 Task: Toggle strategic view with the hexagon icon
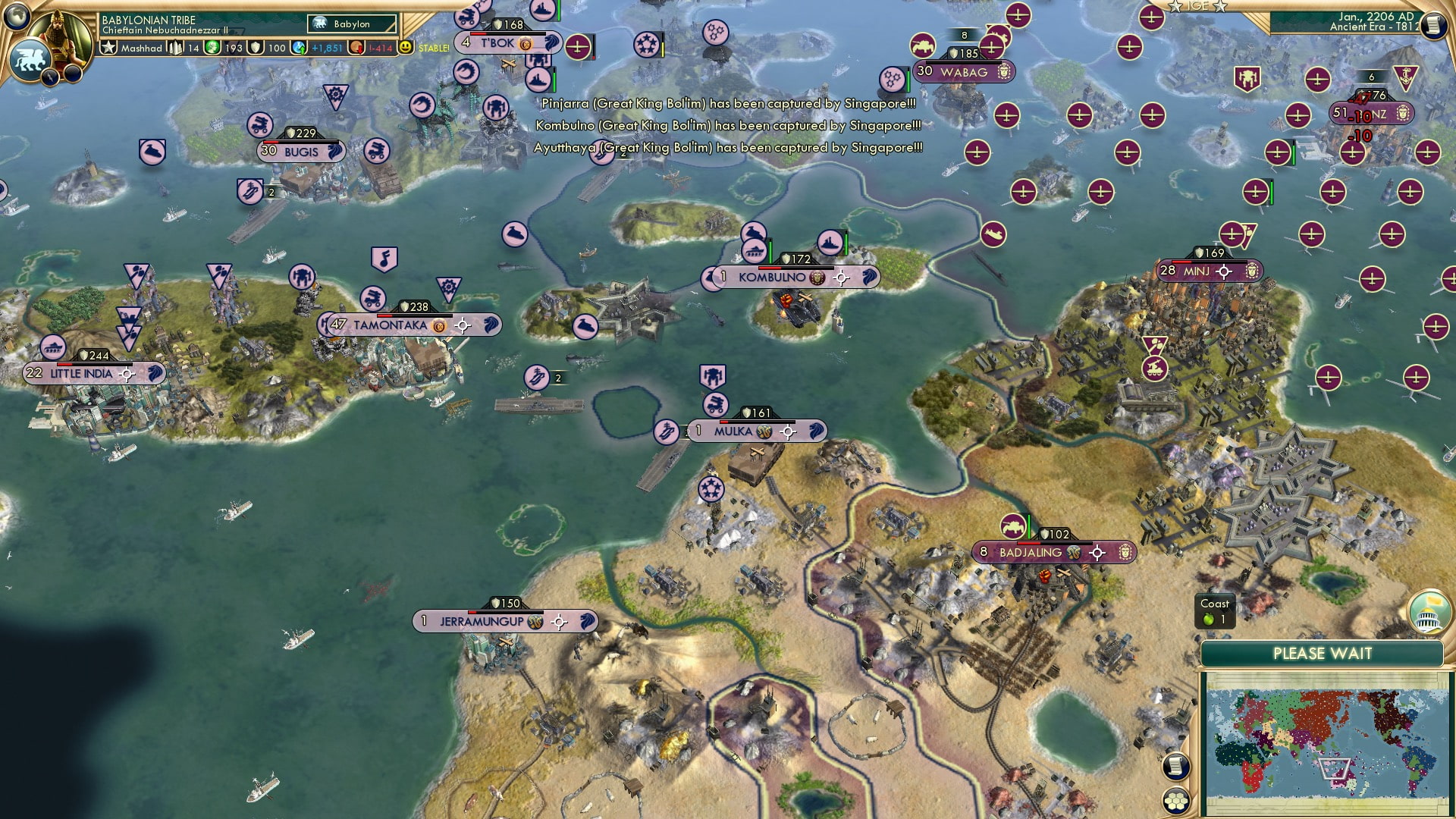[1176, 800]
